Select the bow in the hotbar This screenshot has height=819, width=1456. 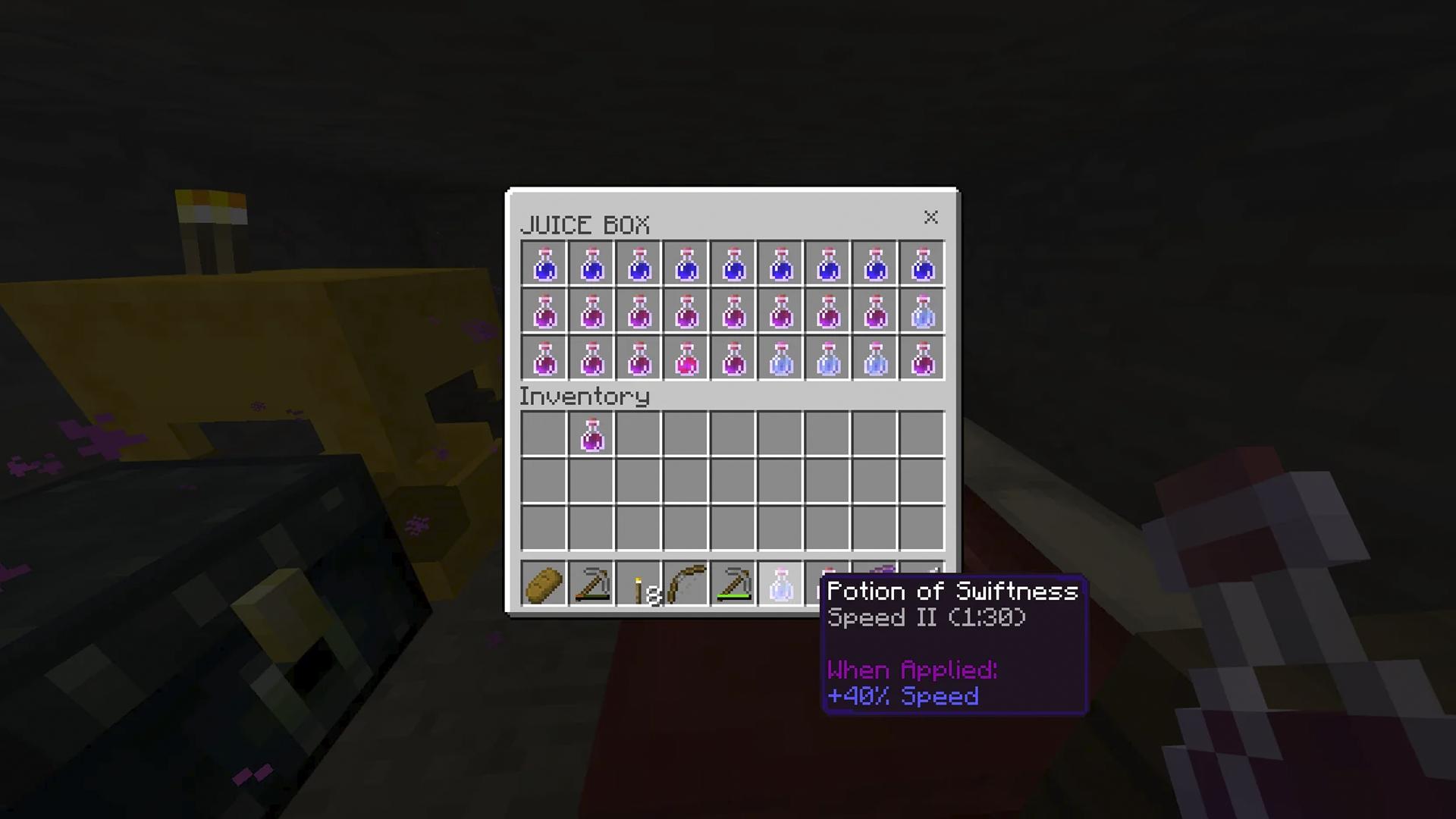pyautogui.click(x=686, y=582)
